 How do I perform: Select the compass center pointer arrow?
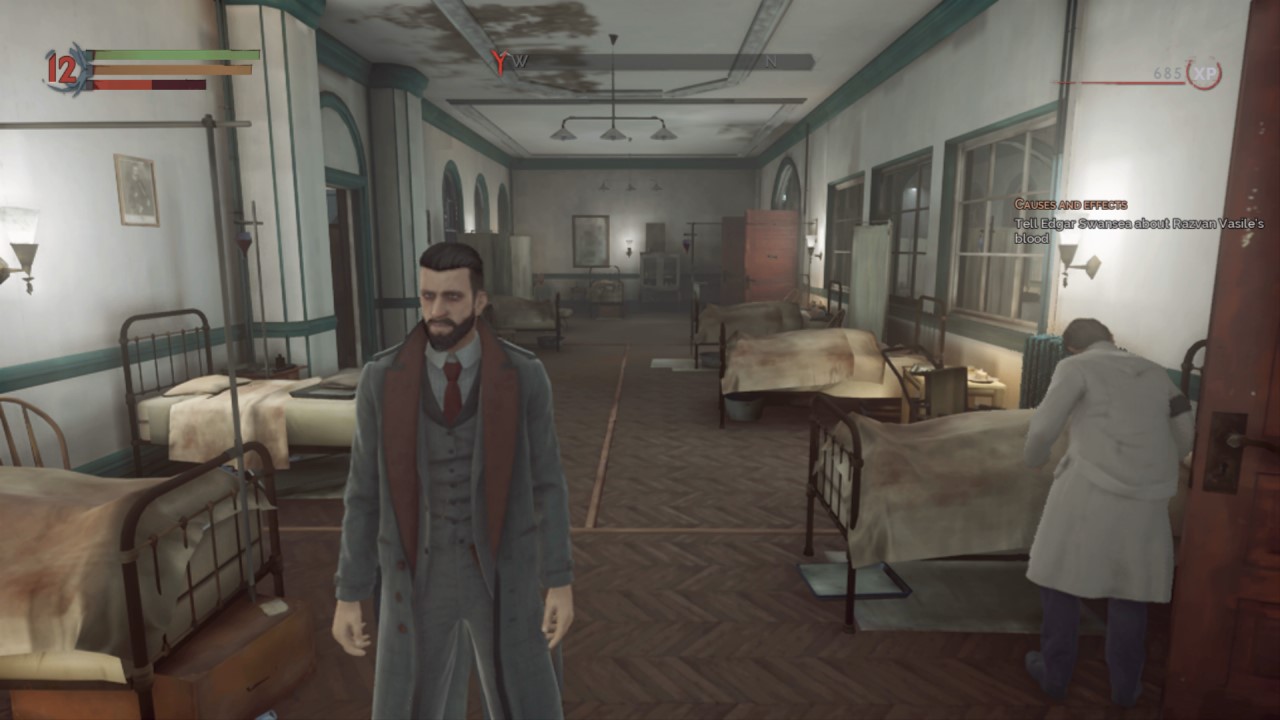[611, 39]
